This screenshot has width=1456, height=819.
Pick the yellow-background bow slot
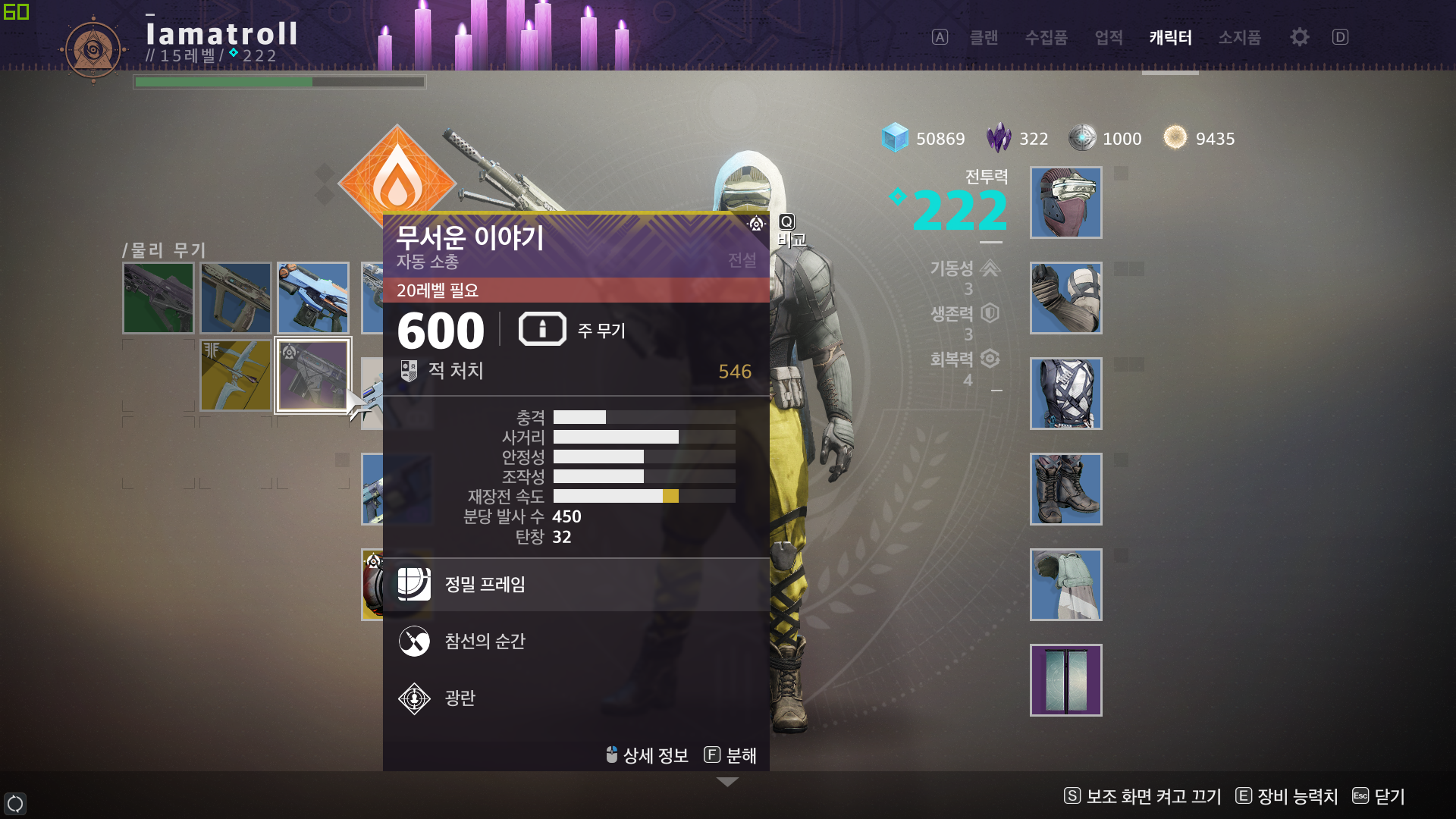tap(236, 375)
